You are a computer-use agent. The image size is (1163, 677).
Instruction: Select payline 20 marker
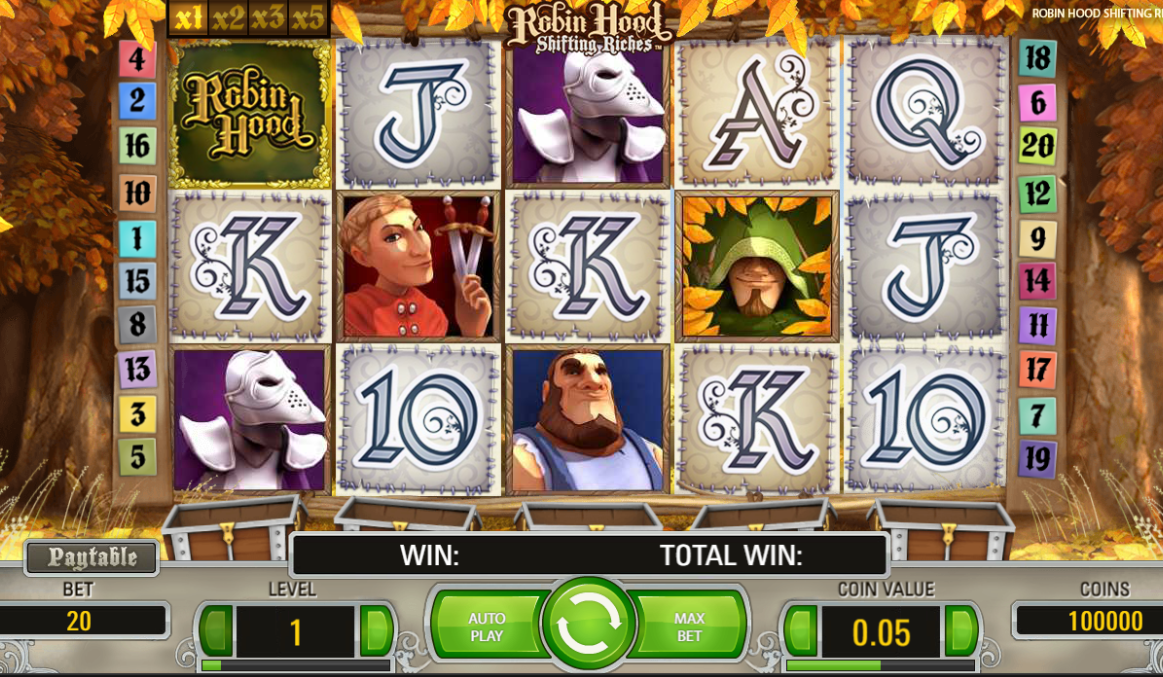[1037, 146]
